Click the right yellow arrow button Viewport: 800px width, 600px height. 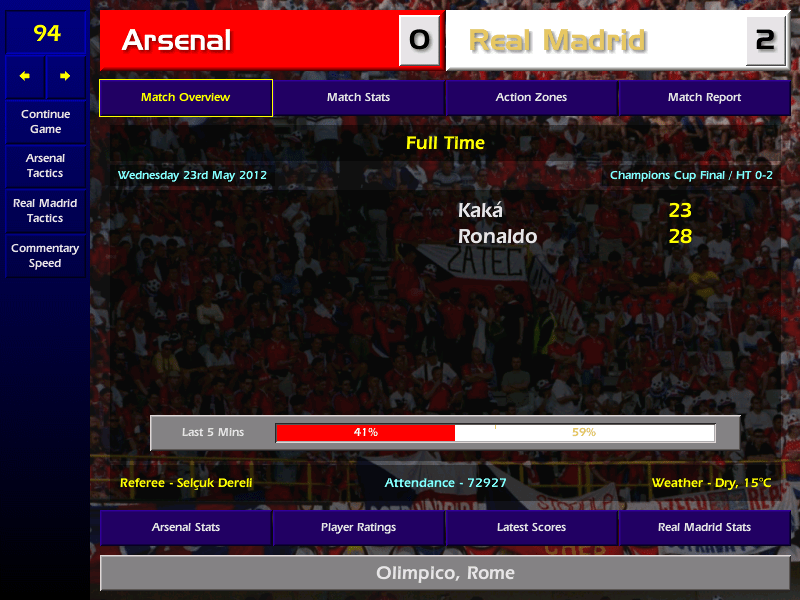[x=65, y=76]
